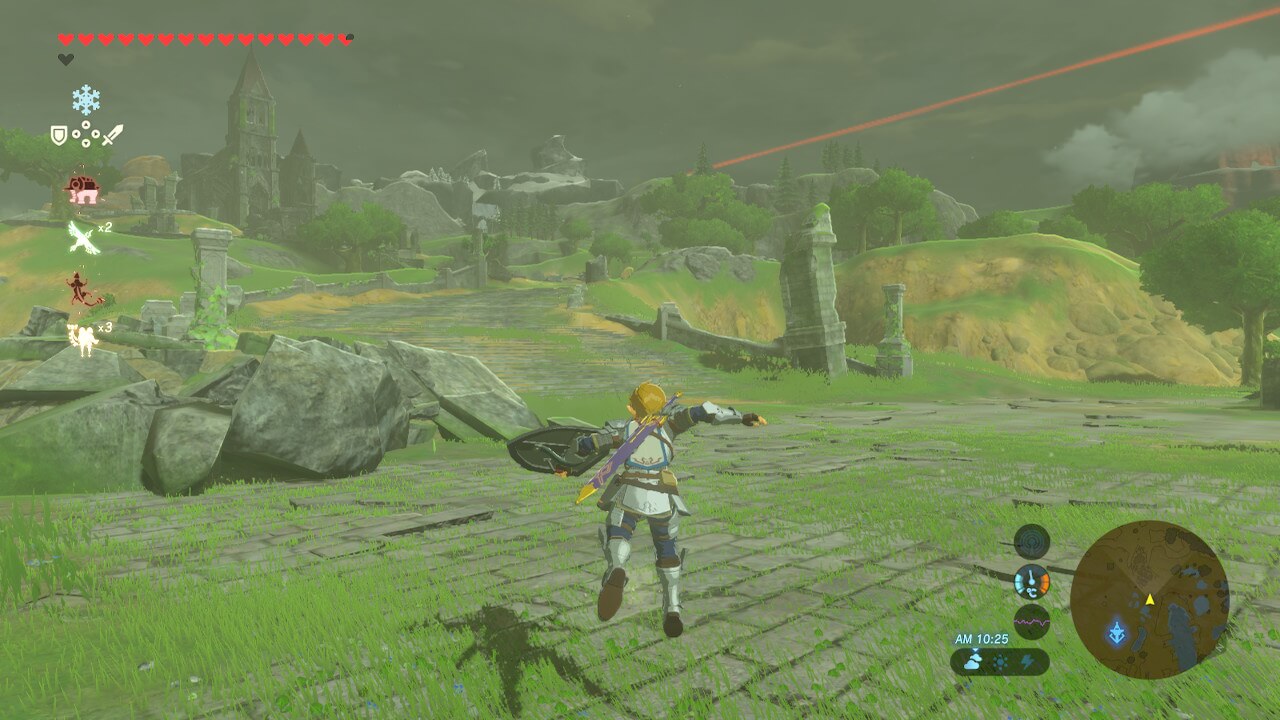
Task: Open the sword weapon quick-select icon
Action: [112, 134]
